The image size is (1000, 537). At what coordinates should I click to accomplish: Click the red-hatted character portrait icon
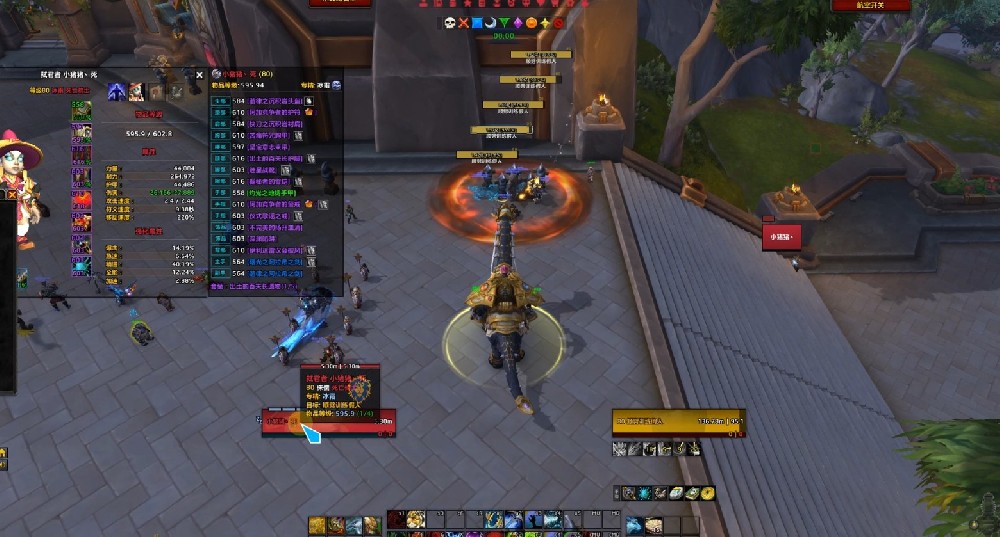tap(138, 92)
